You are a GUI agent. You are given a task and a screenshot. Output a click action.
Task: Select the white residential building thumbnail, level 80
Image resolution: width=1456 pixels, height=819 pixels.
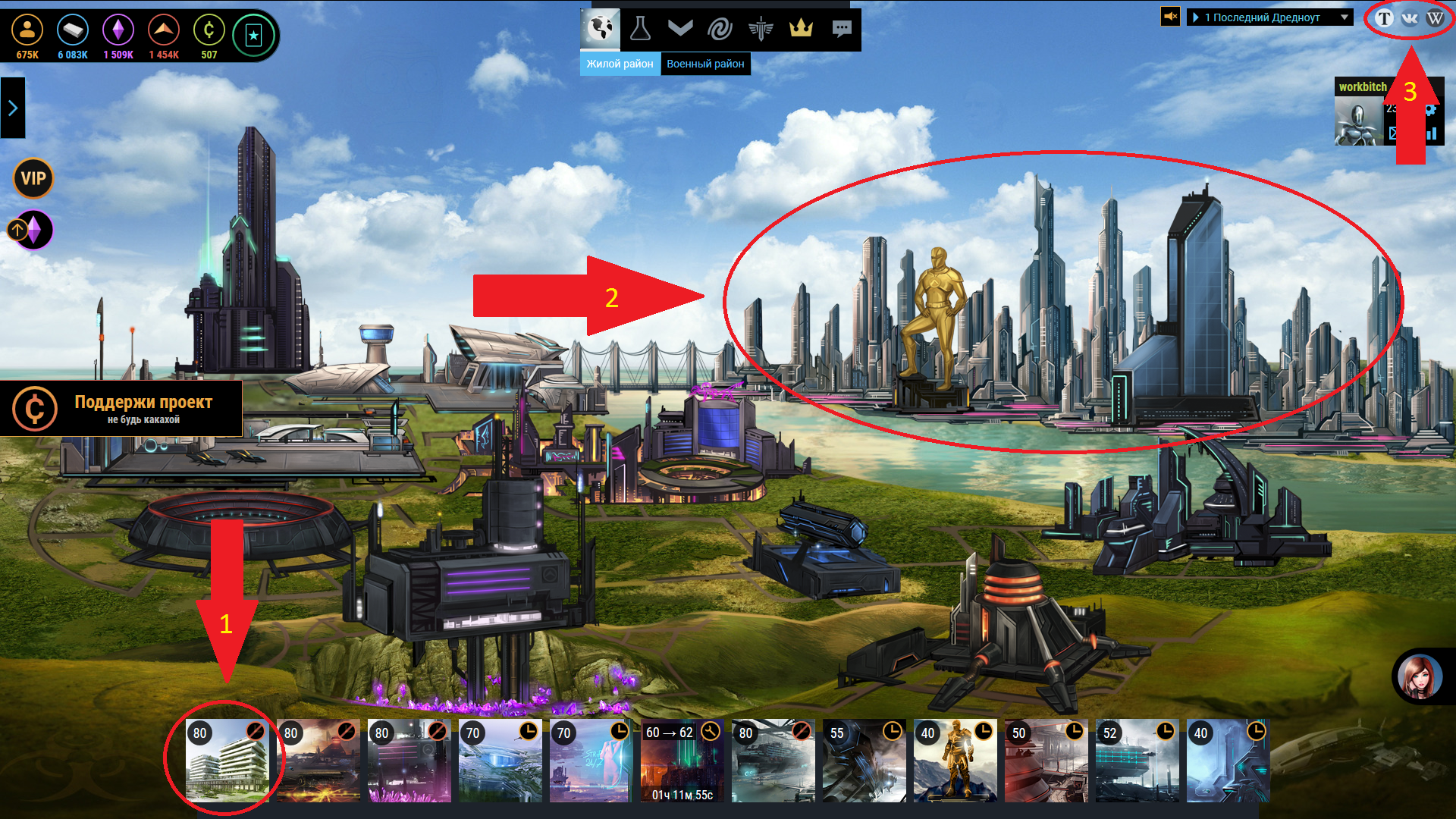[x=227, y=761]
